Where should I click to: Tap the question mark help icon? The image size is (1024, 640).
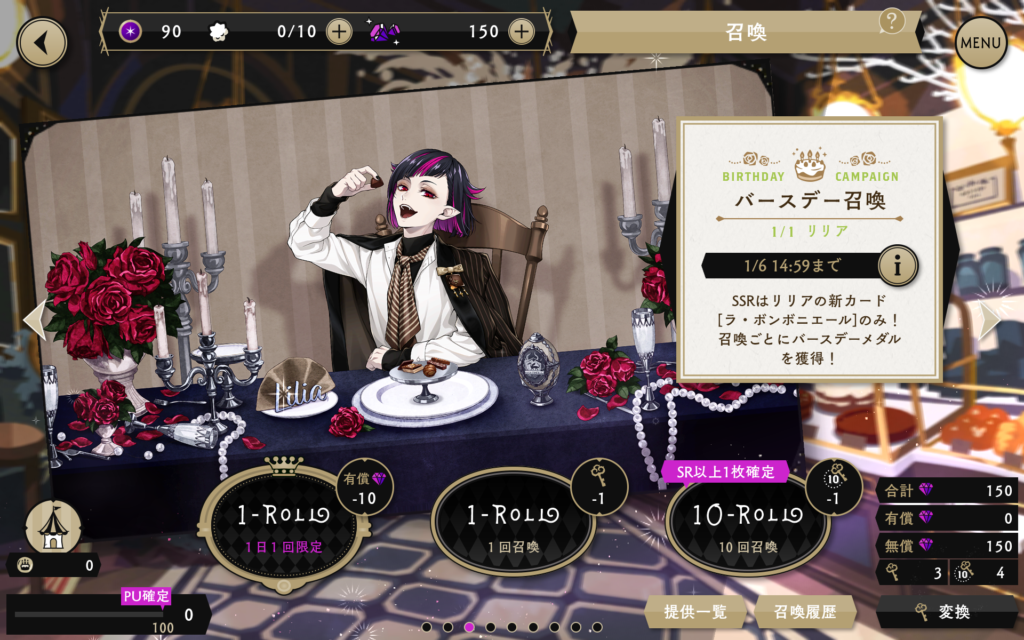[x=891, y=21]
